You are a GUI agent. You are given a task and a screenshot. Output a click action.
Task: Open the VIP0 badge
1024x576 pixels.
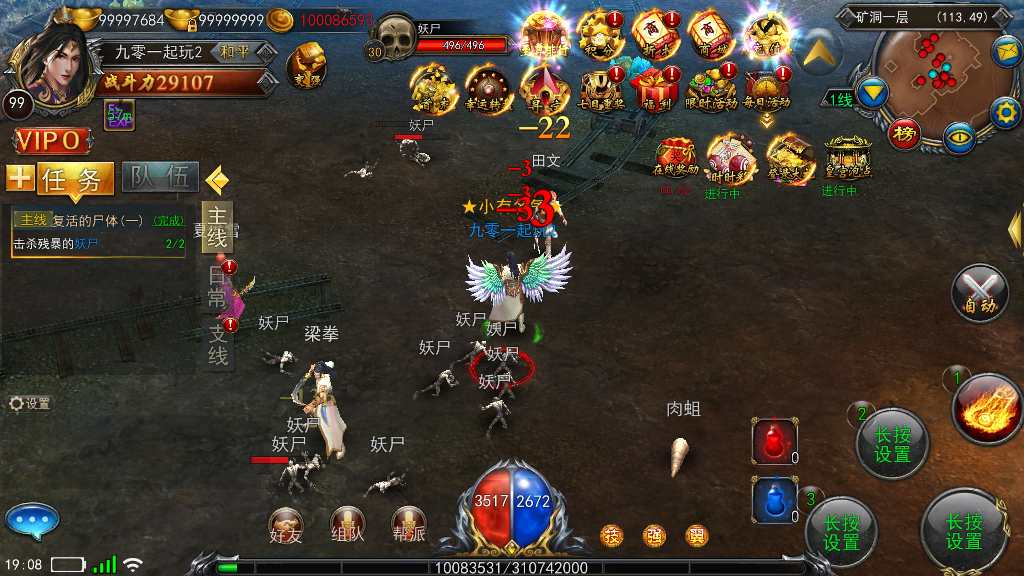[46, 140]
